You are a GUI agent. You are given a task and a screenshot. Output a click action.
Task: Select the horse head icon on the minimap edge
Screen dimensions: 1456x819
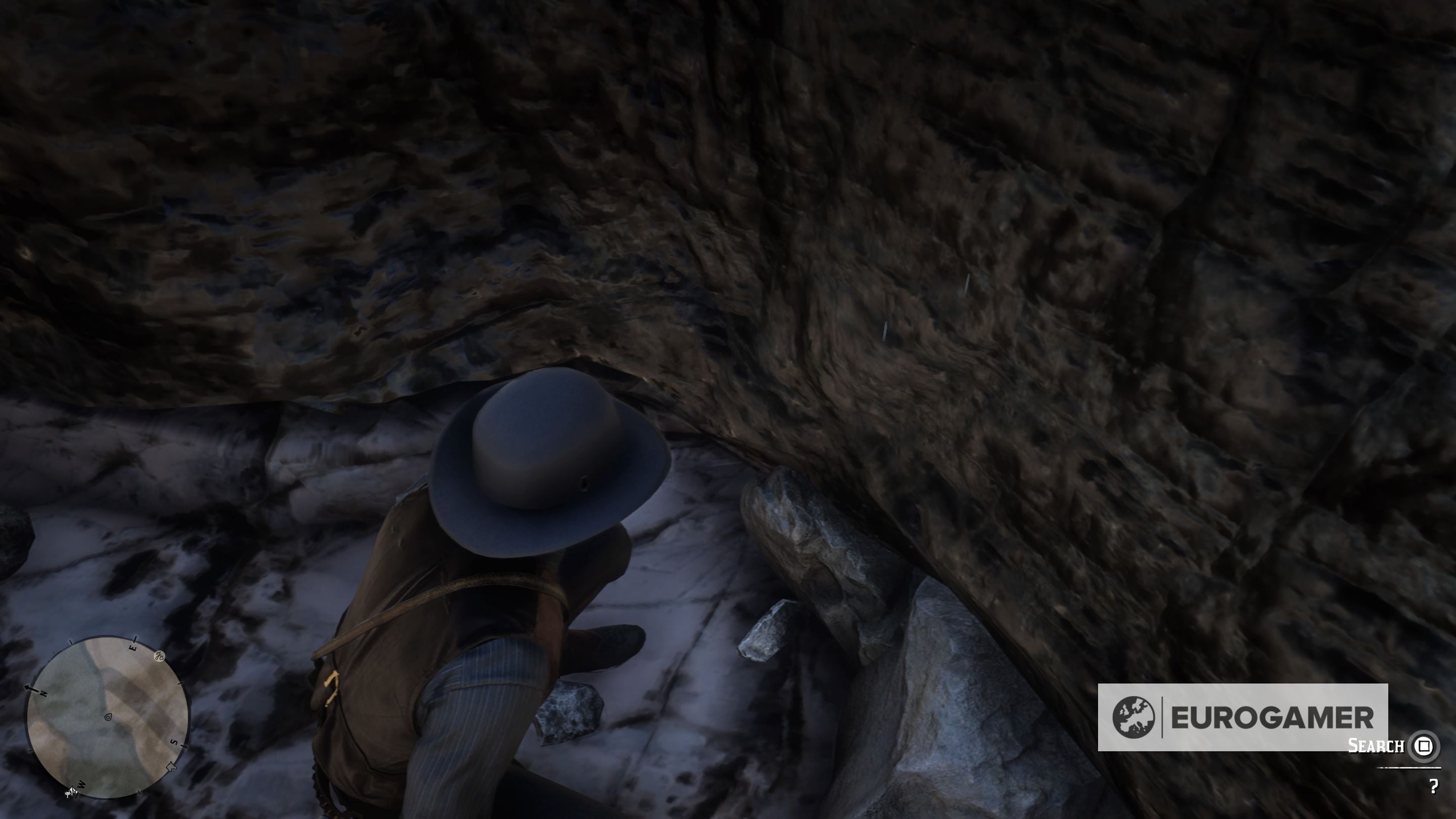click(x=172, y=767)
